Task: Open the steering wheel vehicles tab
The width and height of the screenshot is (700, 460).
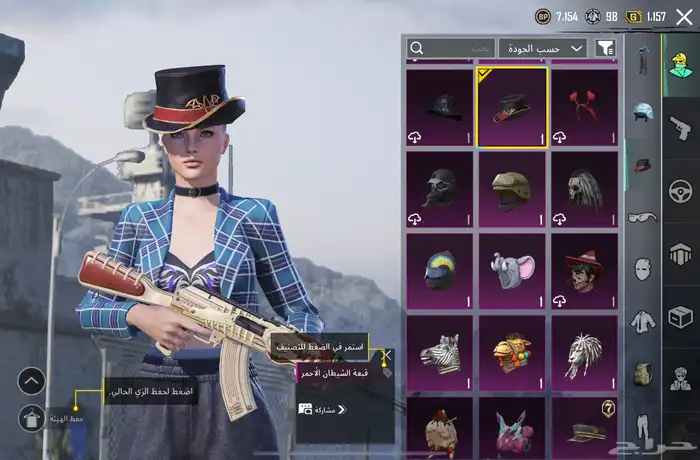Action: coord(681,190)
